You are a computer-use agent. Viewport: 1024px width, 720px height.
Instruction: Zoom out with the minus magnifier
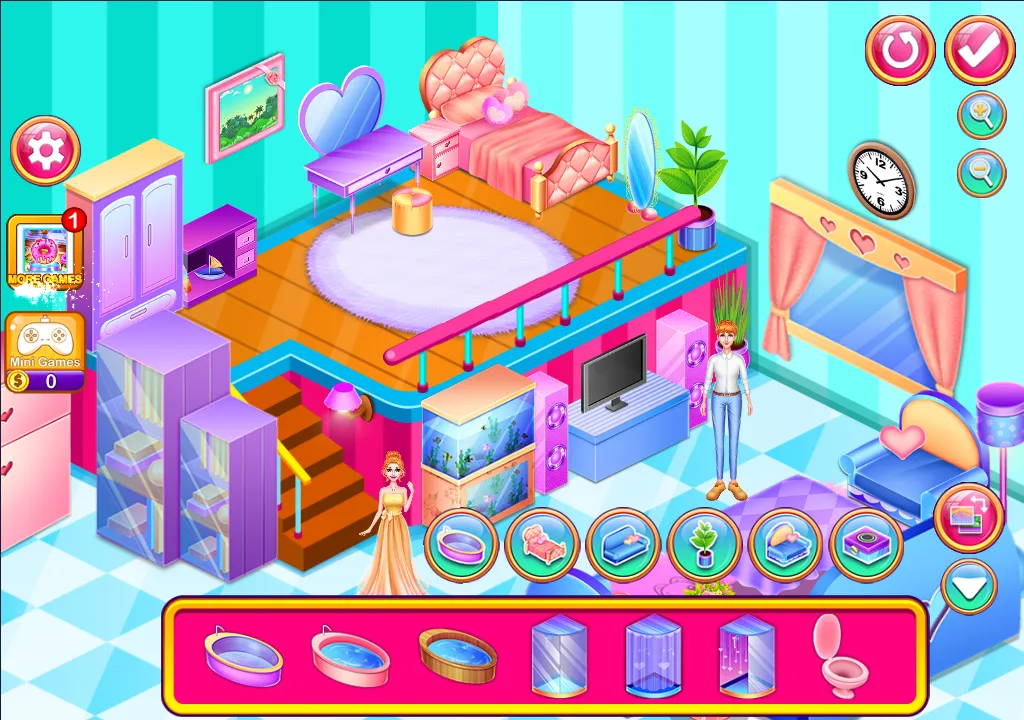[x=981, y=173]
